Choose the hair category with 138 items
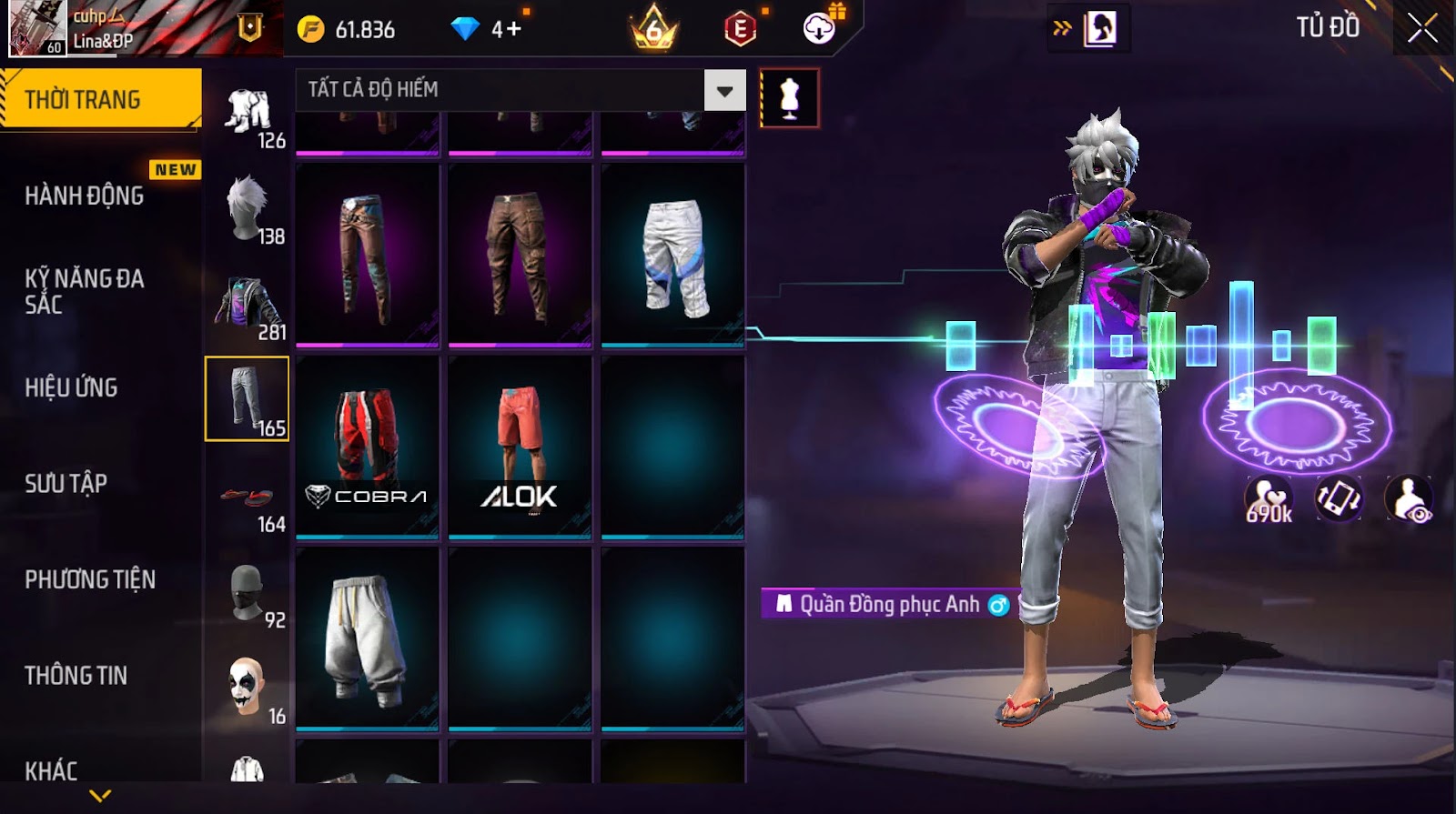This screenshot has width=1456, height=814. (248, 210)
